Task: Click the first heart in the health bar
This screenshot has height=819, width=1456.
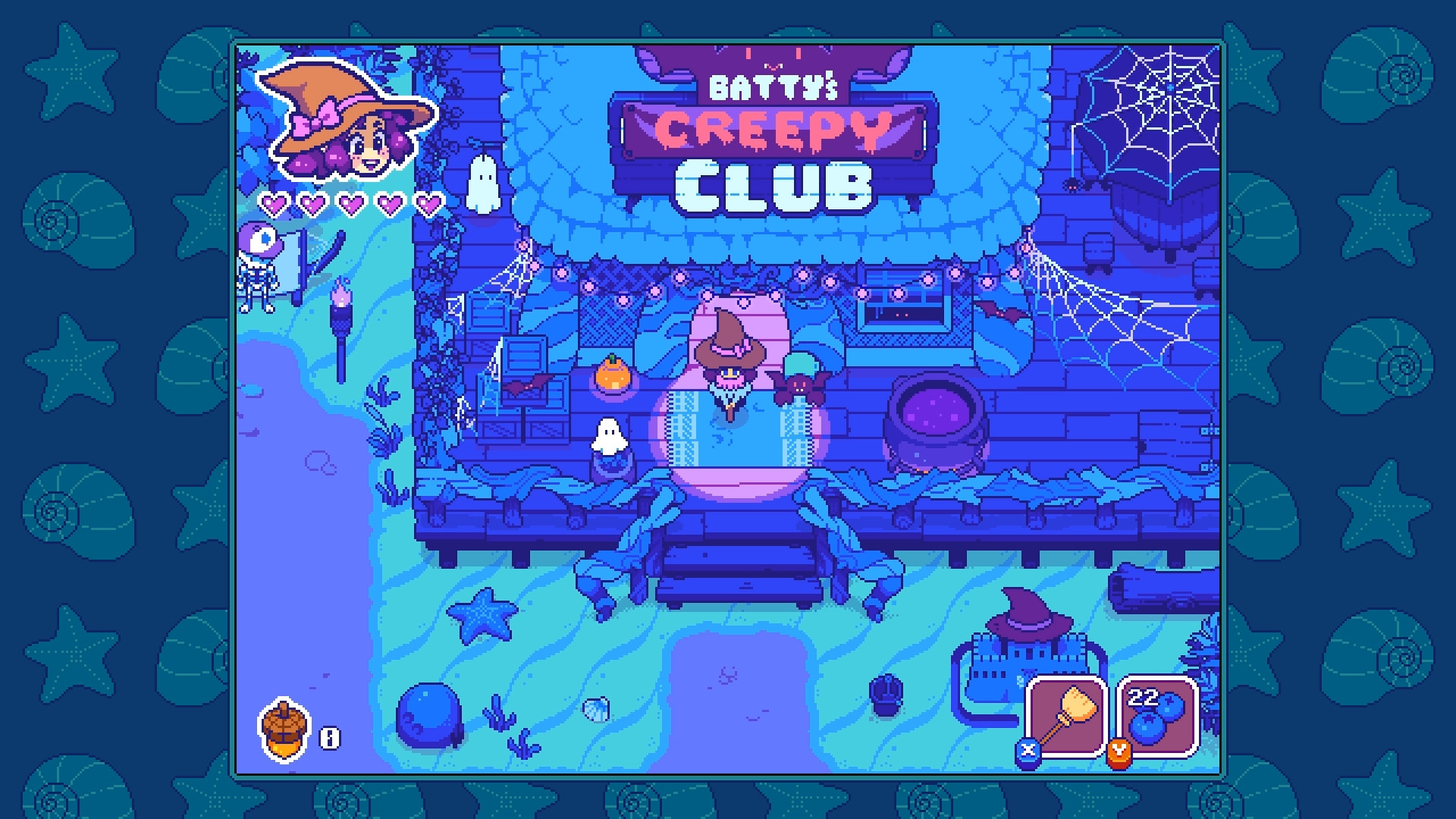Action: click(x=271, y=203)
